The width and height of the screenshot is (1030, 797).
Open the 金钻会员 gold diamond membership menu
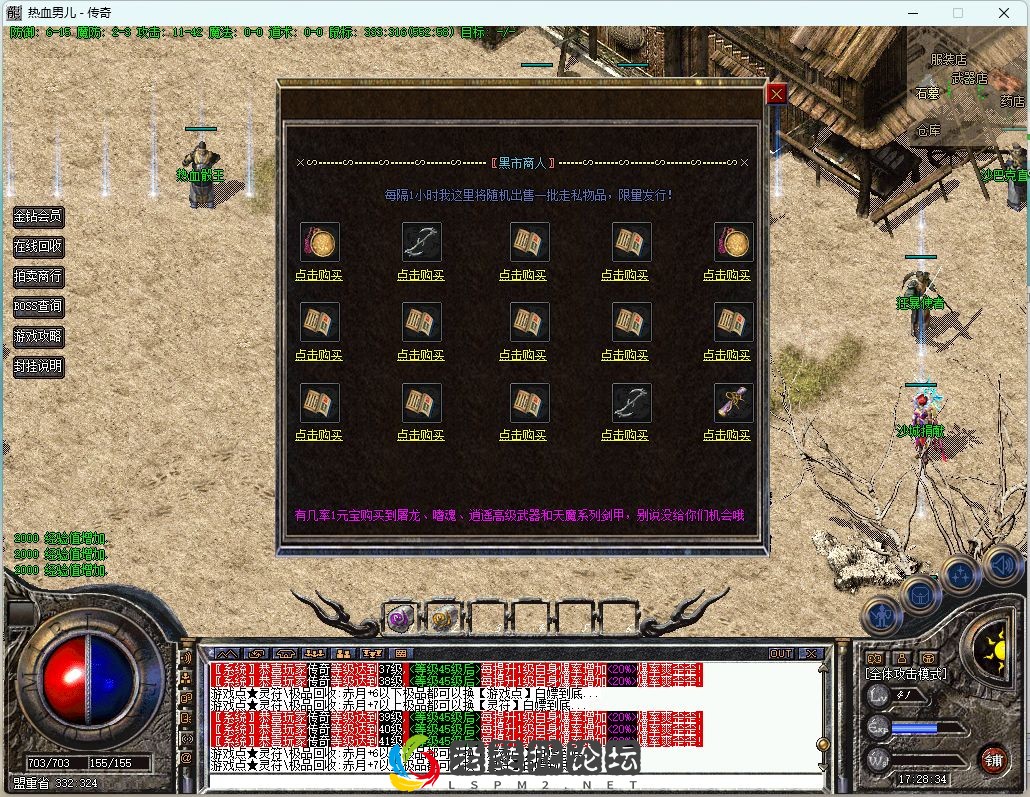point(38,216)
